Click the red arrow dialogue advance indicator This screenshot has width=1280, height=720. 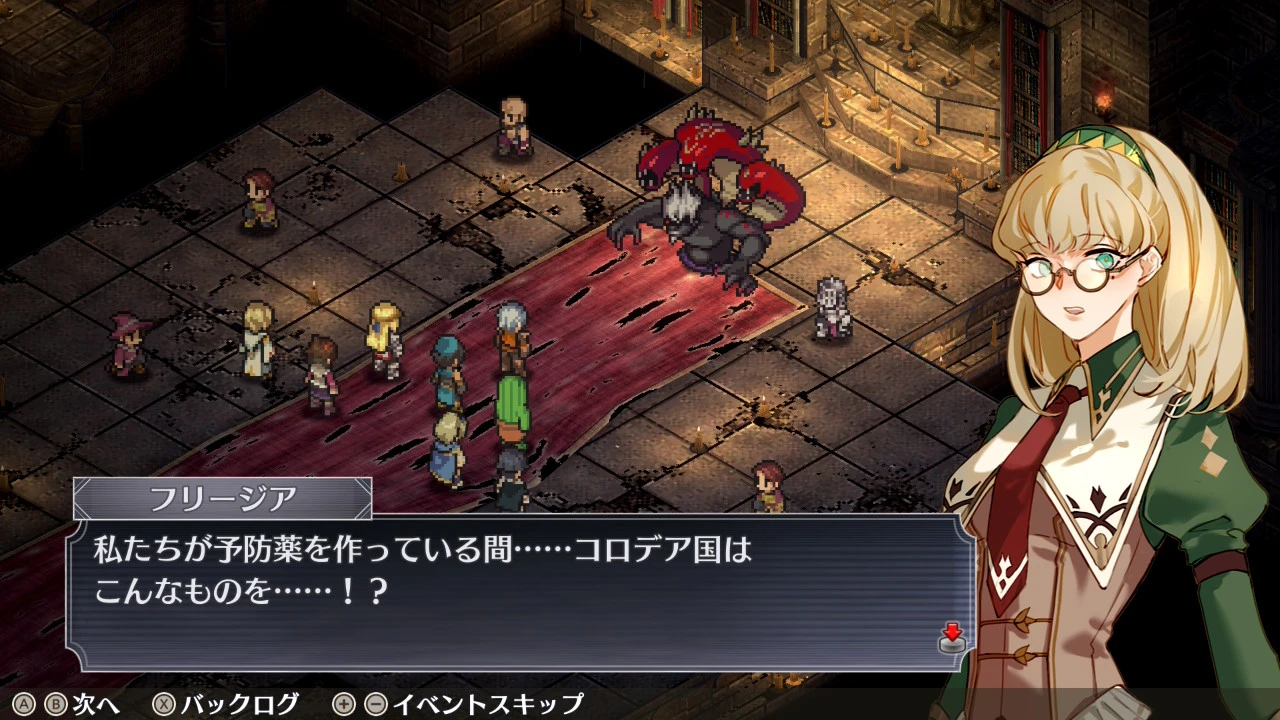click(x=951, y=636)
